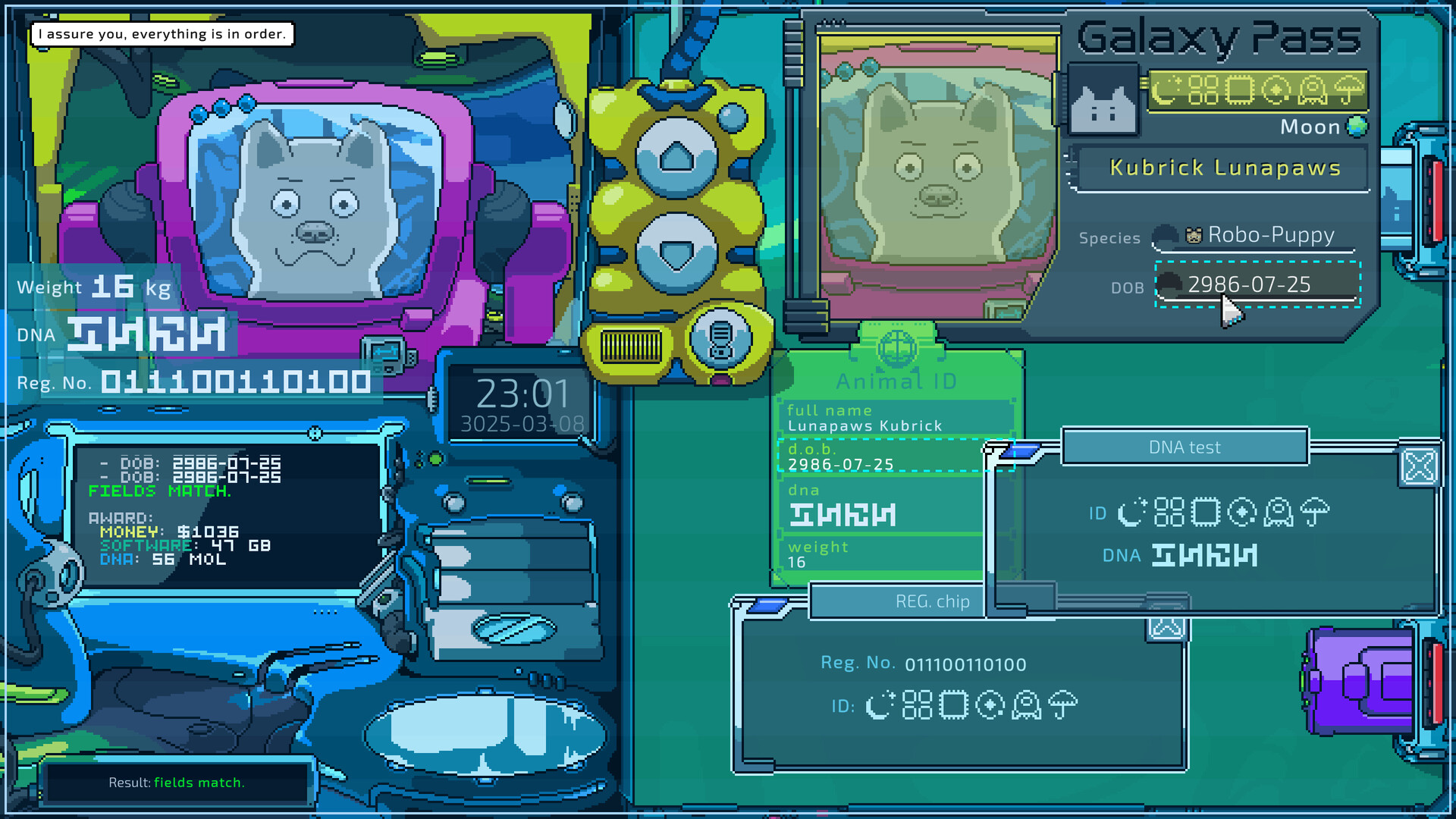Click the Result: fields match bar

coord(177,783)
